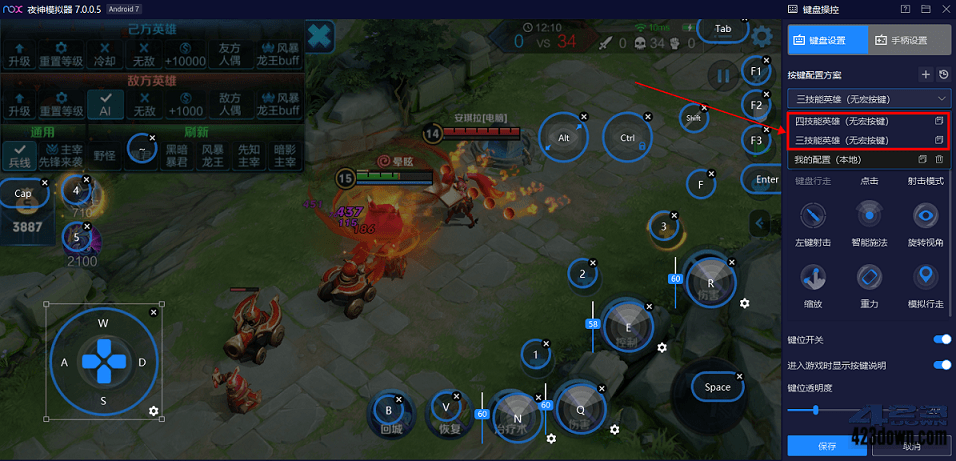956x461 pixels.
Task: Add a new key scheme with plus button
Action: tap(925, 74)
